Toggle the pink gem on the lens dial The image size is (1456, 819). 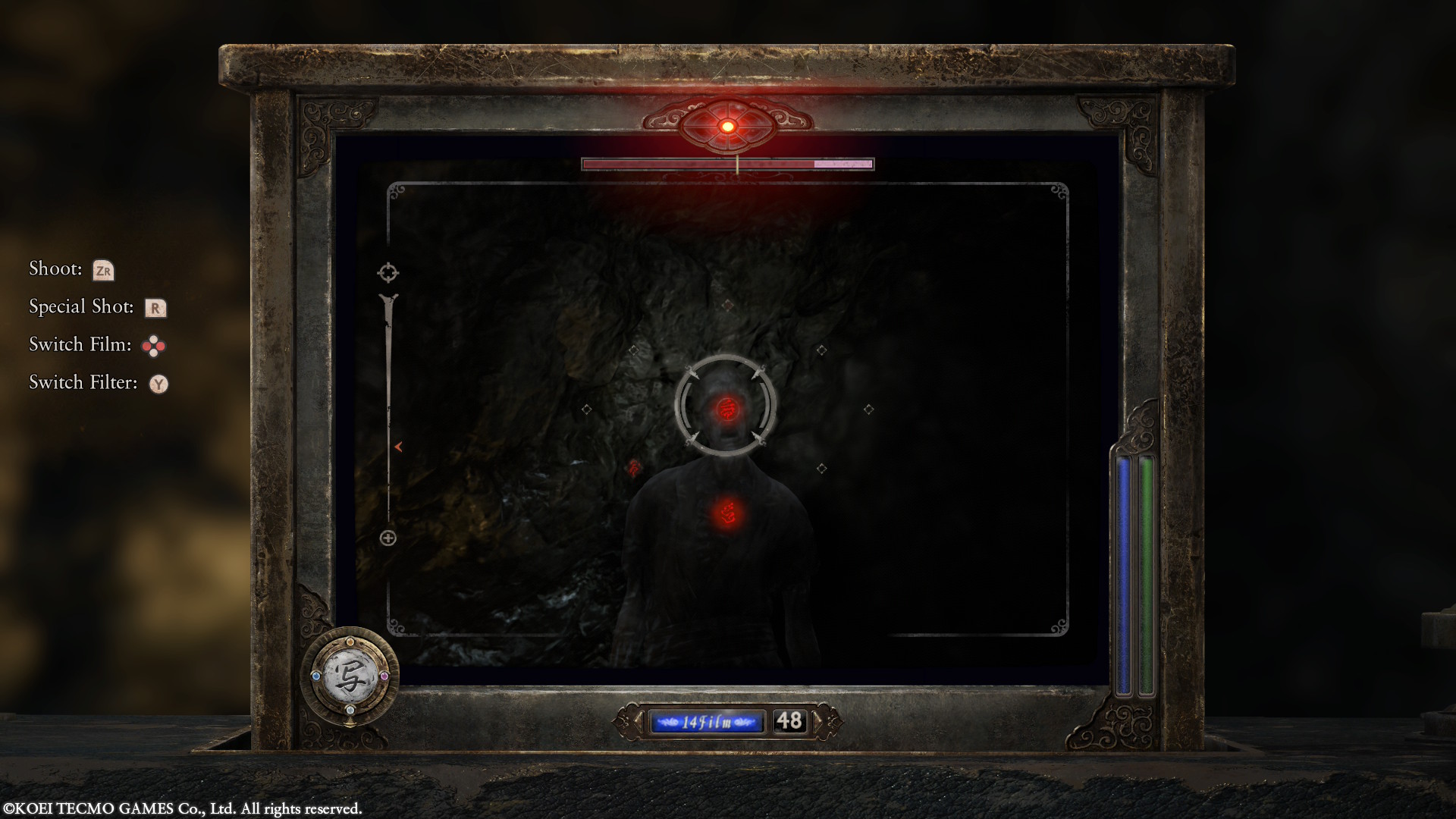(x=384, y=676)
